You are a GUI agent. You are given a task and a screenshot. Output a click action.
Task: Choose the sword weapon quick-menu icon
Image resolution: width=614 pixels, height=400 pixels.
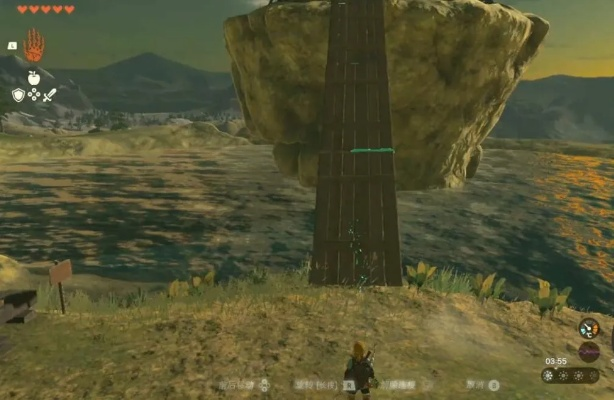coord(50,94)
